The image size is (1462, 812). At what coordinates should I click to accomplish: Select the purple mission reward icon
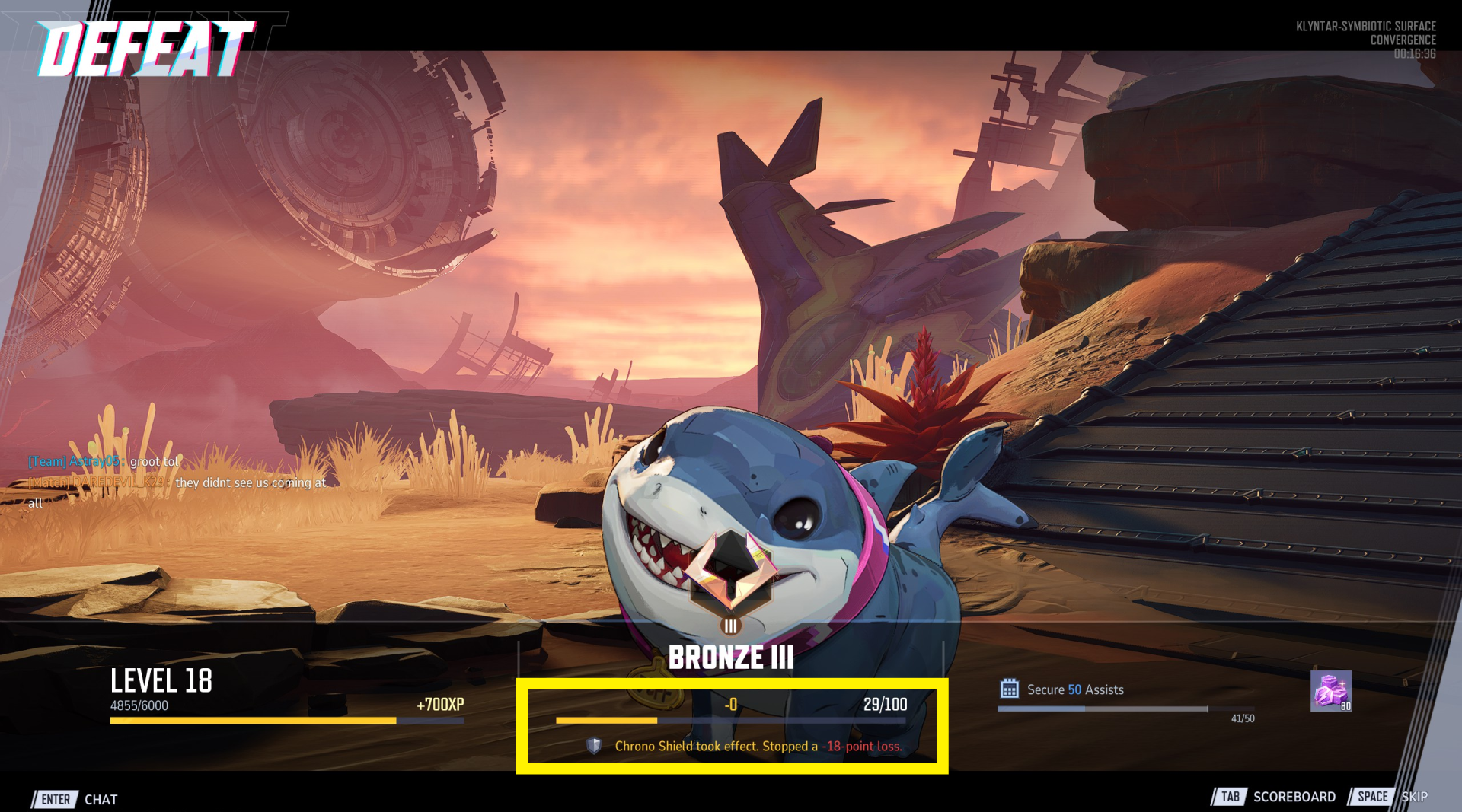click(x=1330, y=691)
